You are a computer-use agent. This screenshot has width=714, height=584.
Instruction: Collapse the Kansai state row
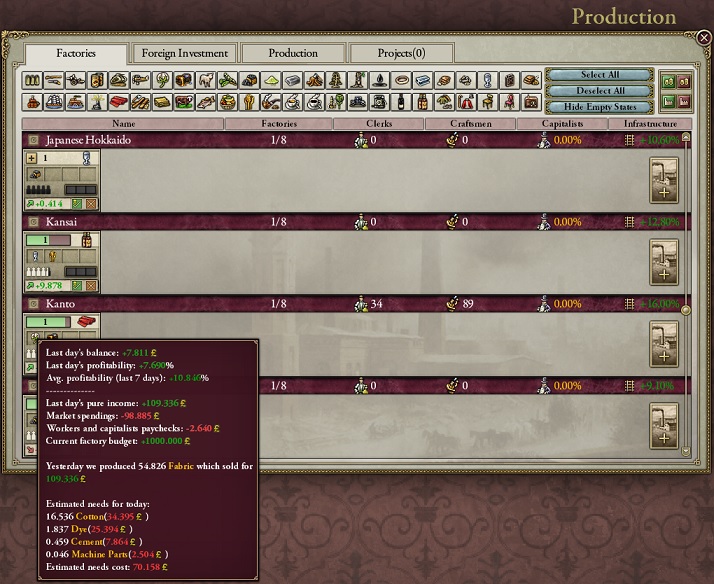[33, 221]
